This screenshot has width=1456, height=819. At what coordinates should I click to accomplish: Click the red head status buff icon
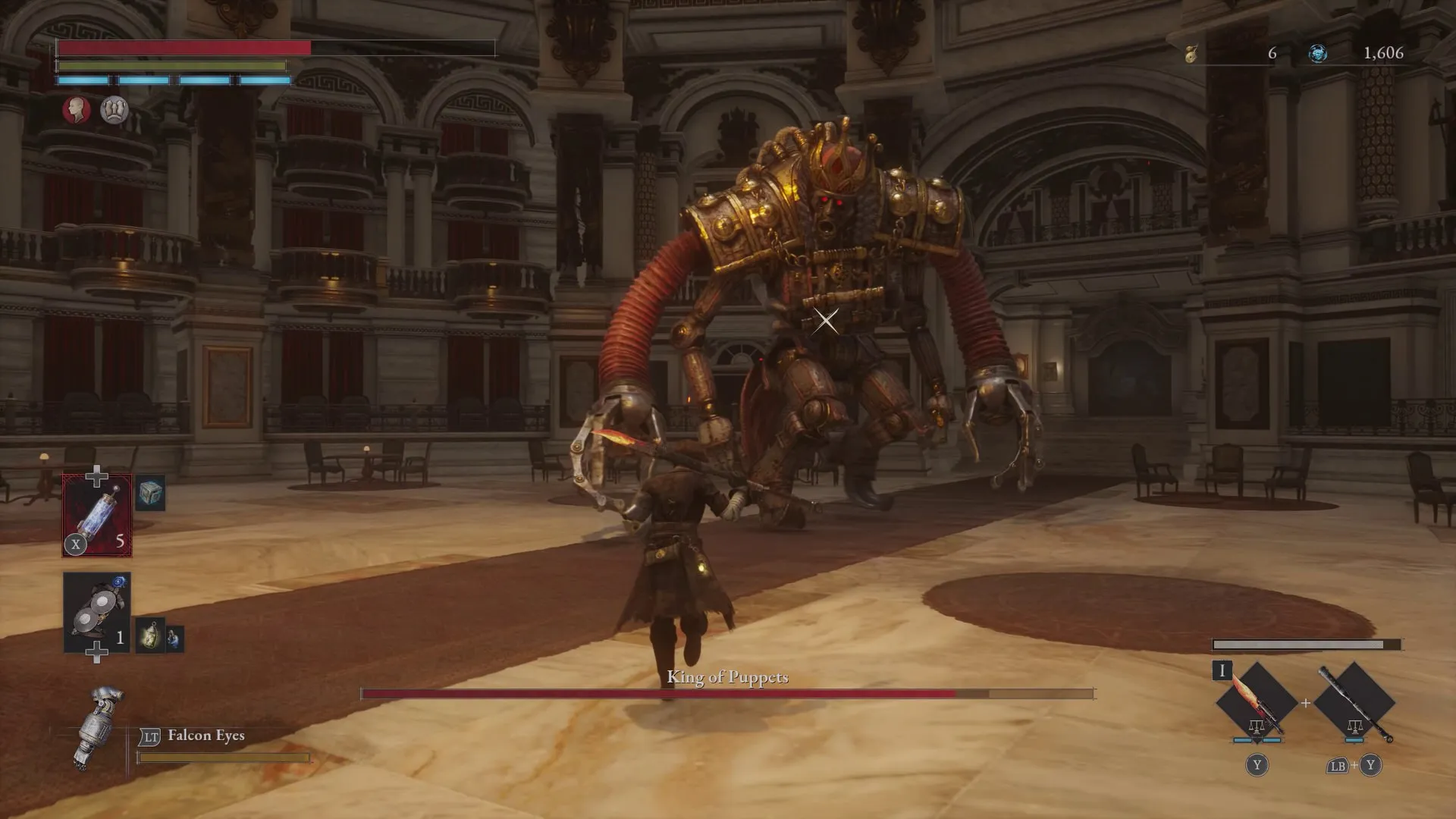pyautogui.click(x=77, y=110)
